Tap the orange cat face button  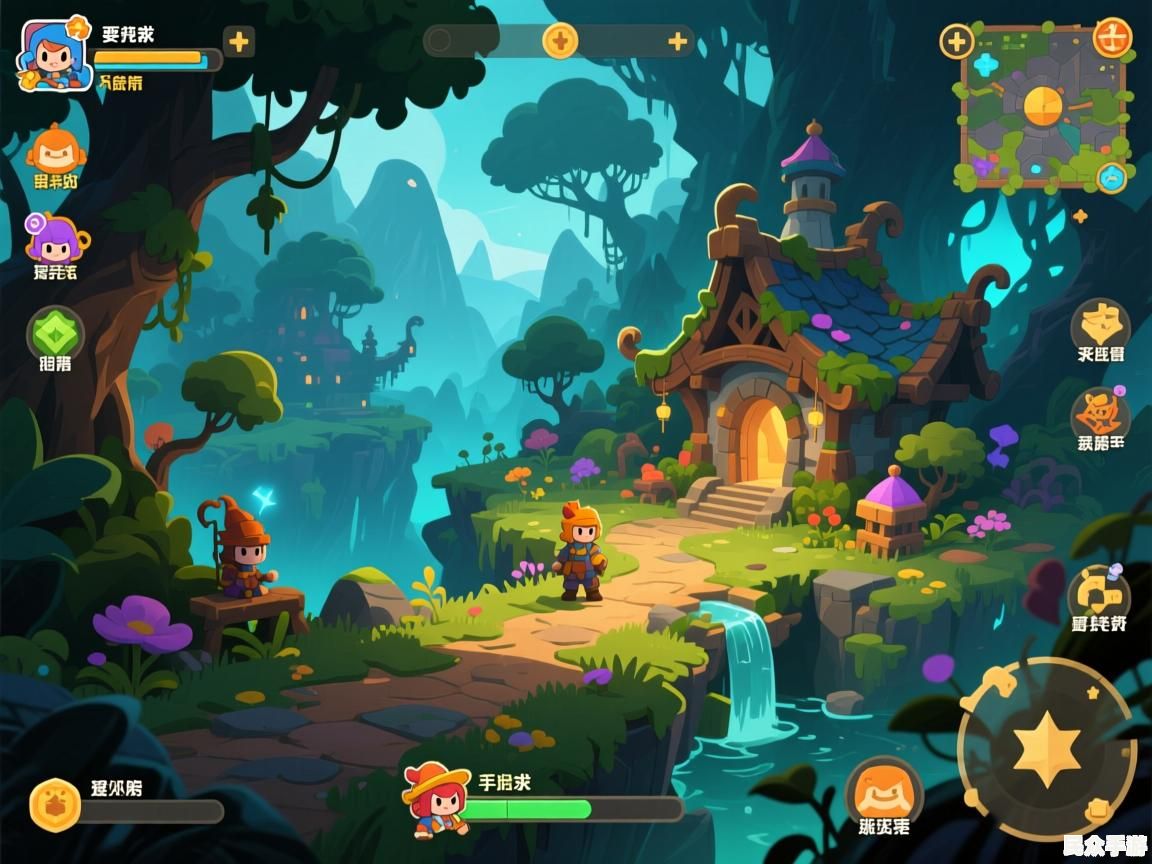(884, 792)
